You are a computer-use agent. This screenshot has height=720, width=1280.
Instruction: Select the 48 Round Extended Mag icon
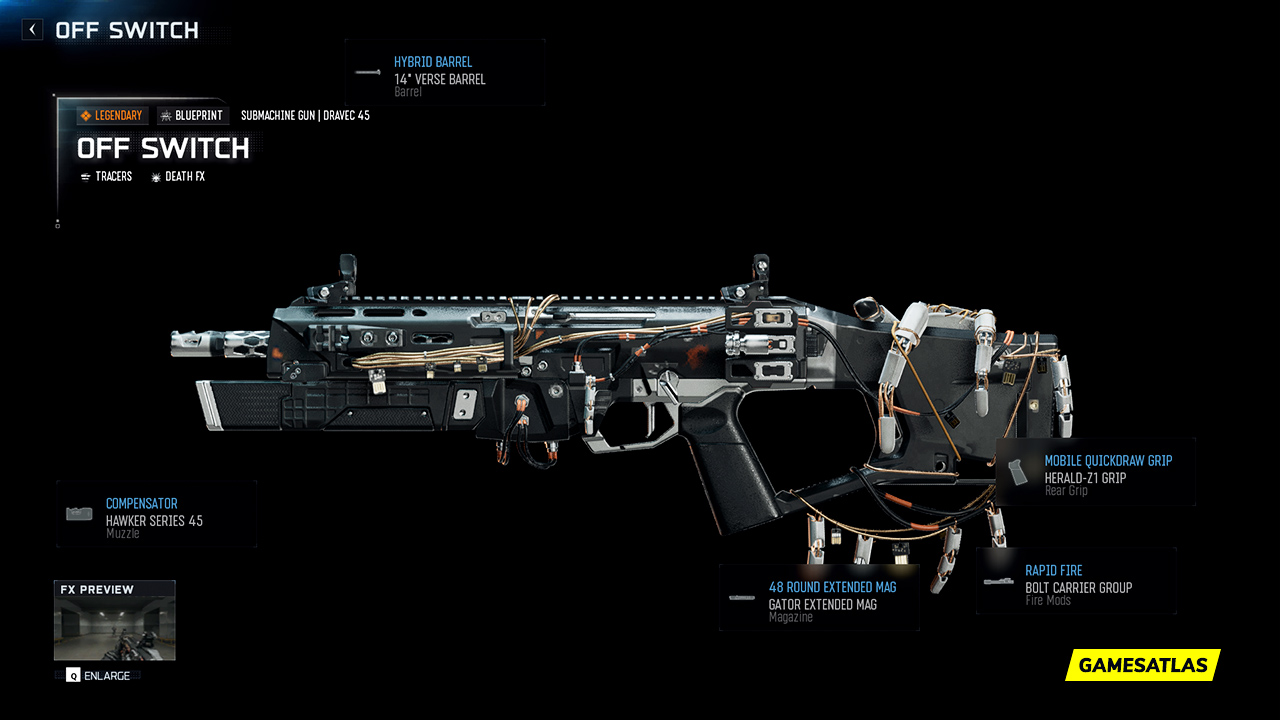point(744,597)
